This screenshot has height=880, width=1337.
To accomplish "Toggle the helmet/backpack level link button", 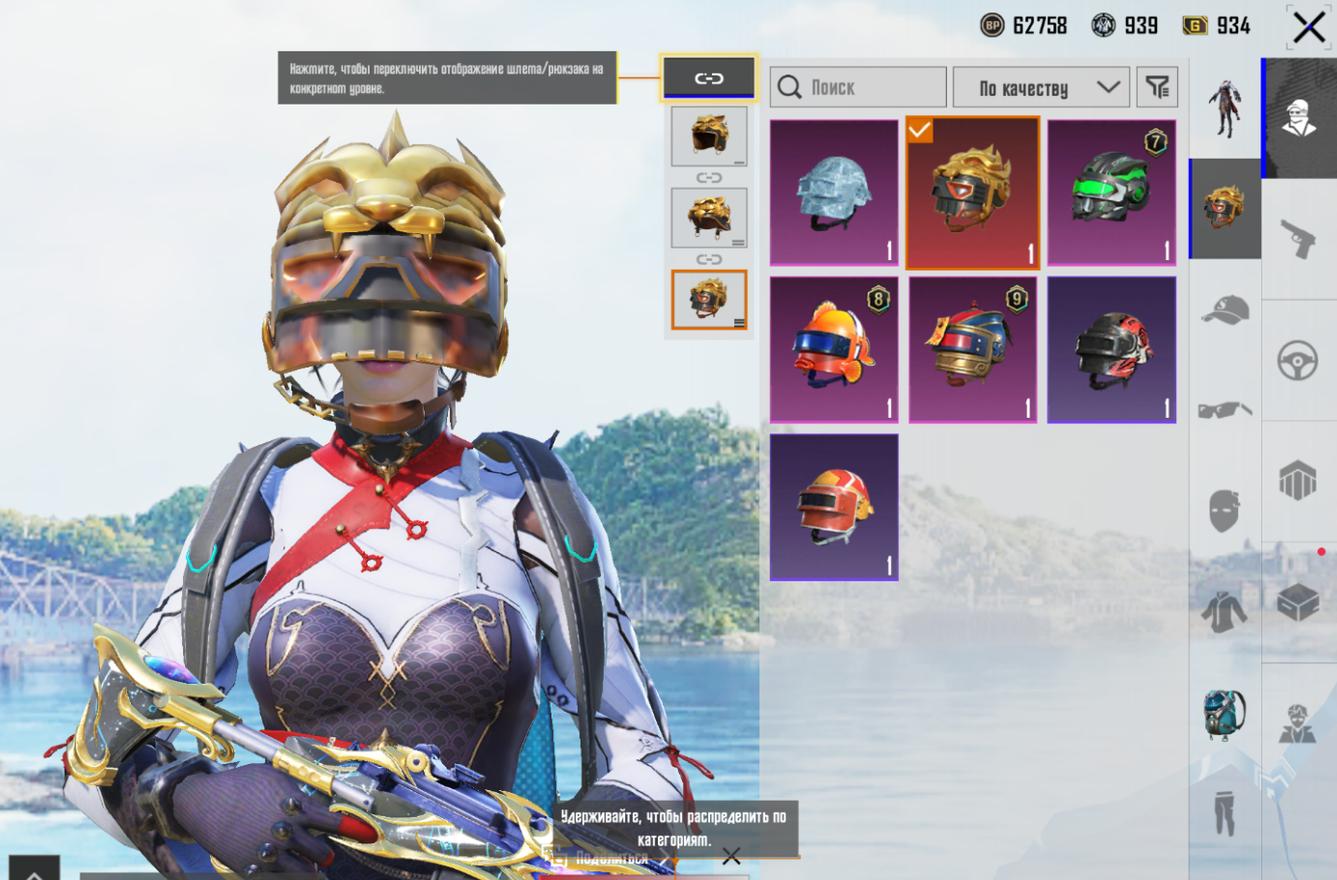I will click(x=708, y=78).
